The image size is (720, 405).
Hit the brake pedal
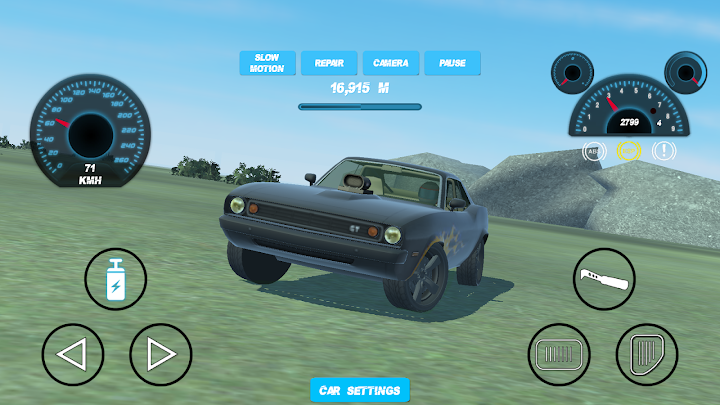click(x=559, y=355)
